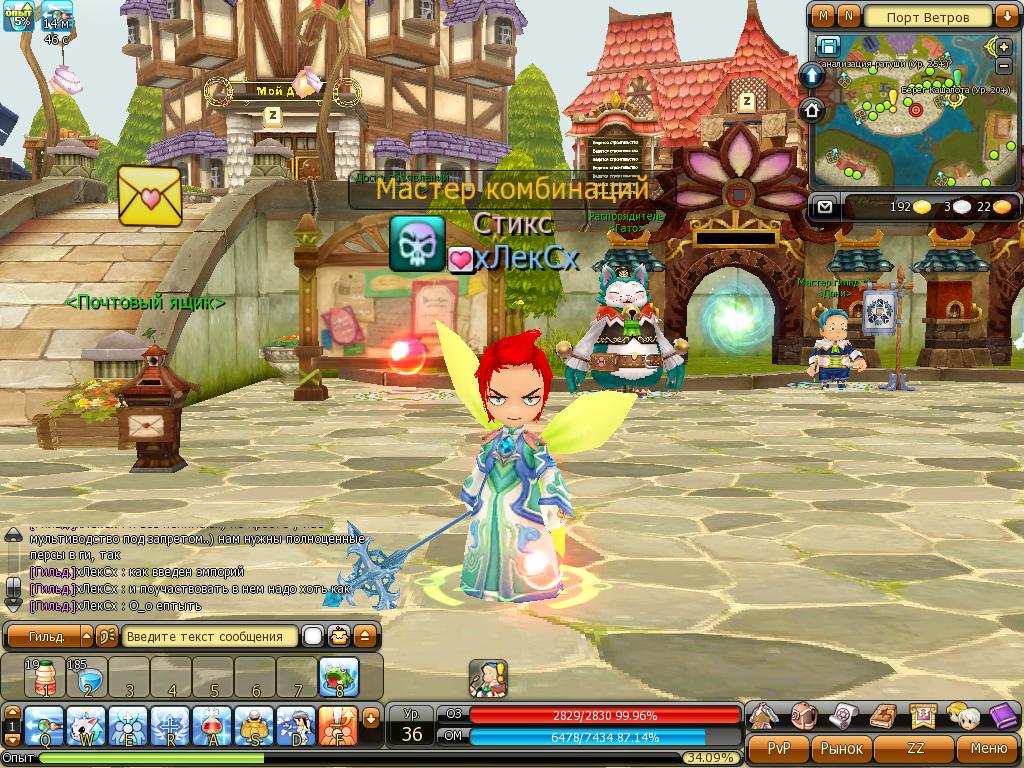Click the ZZ button
Screen dimensions: 1024x768
click(915, 748)
